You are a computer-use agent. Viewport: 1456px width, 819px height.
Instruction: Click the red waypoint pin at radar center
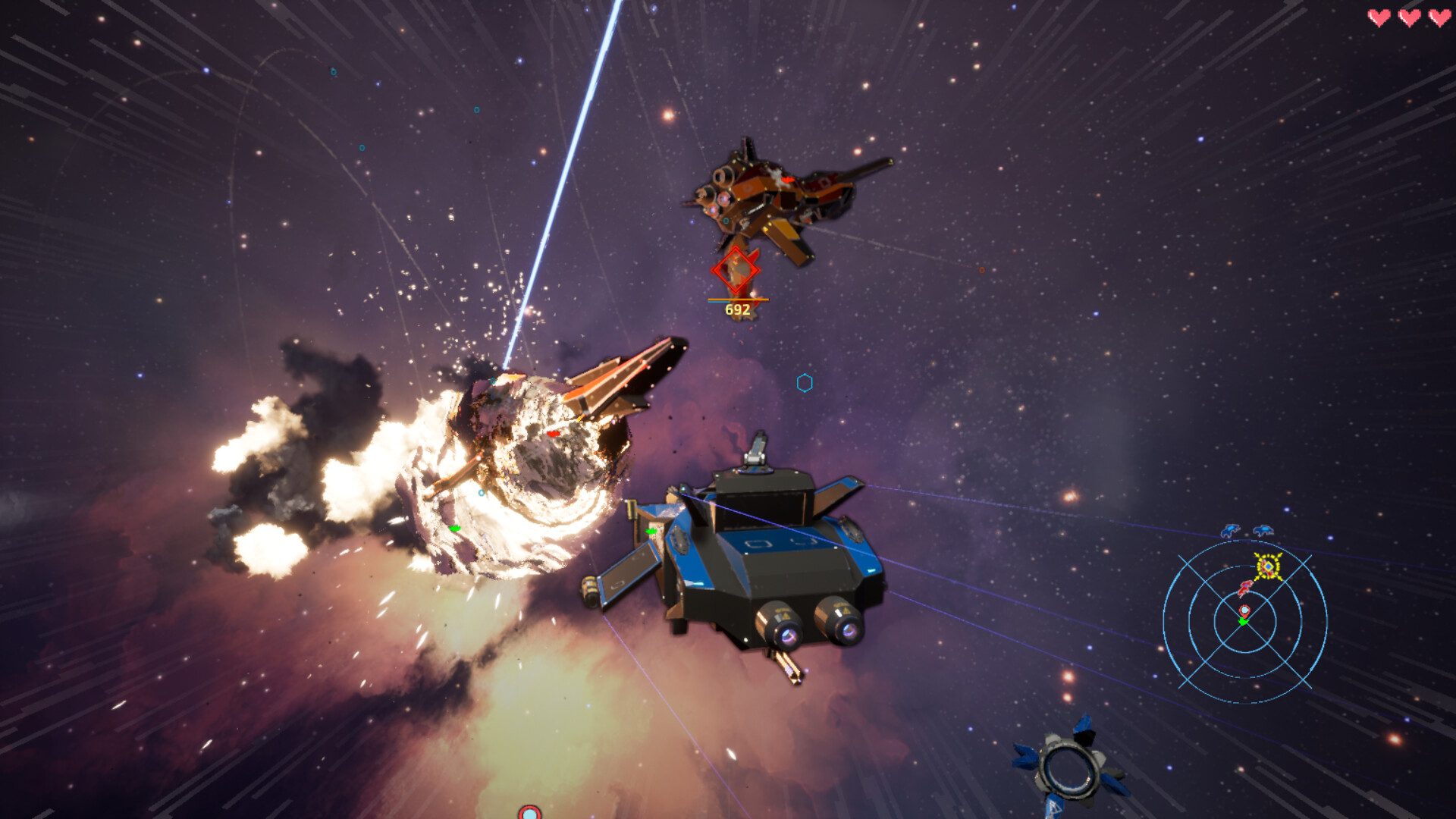[x=1244, y=610]
